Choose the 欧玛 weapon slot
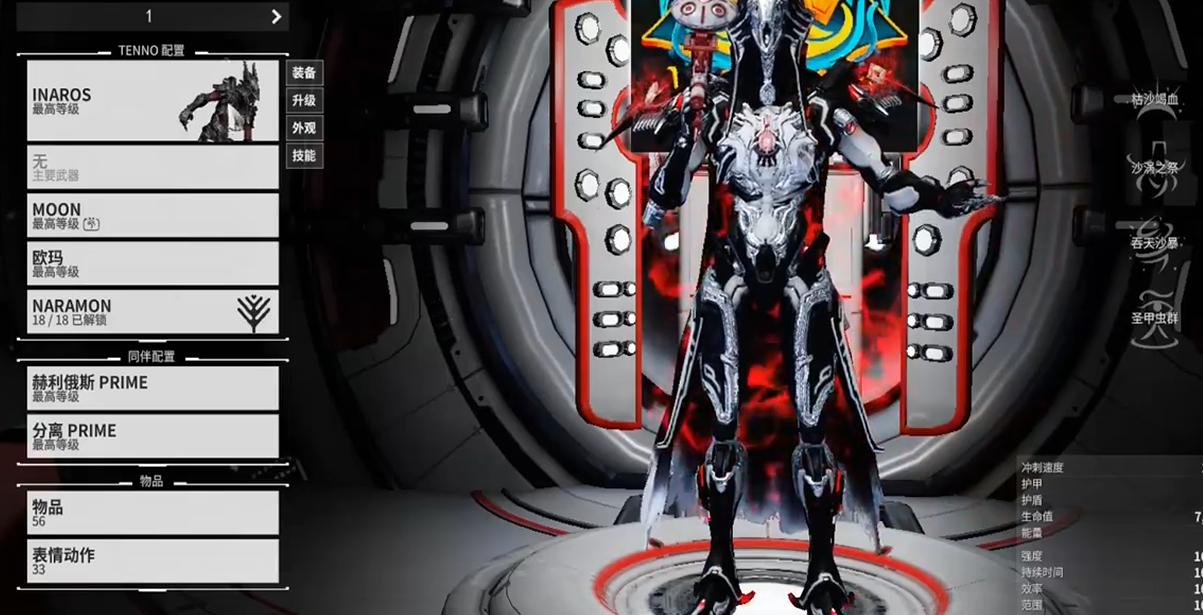 pyautogui.click(x=152, y=263)
